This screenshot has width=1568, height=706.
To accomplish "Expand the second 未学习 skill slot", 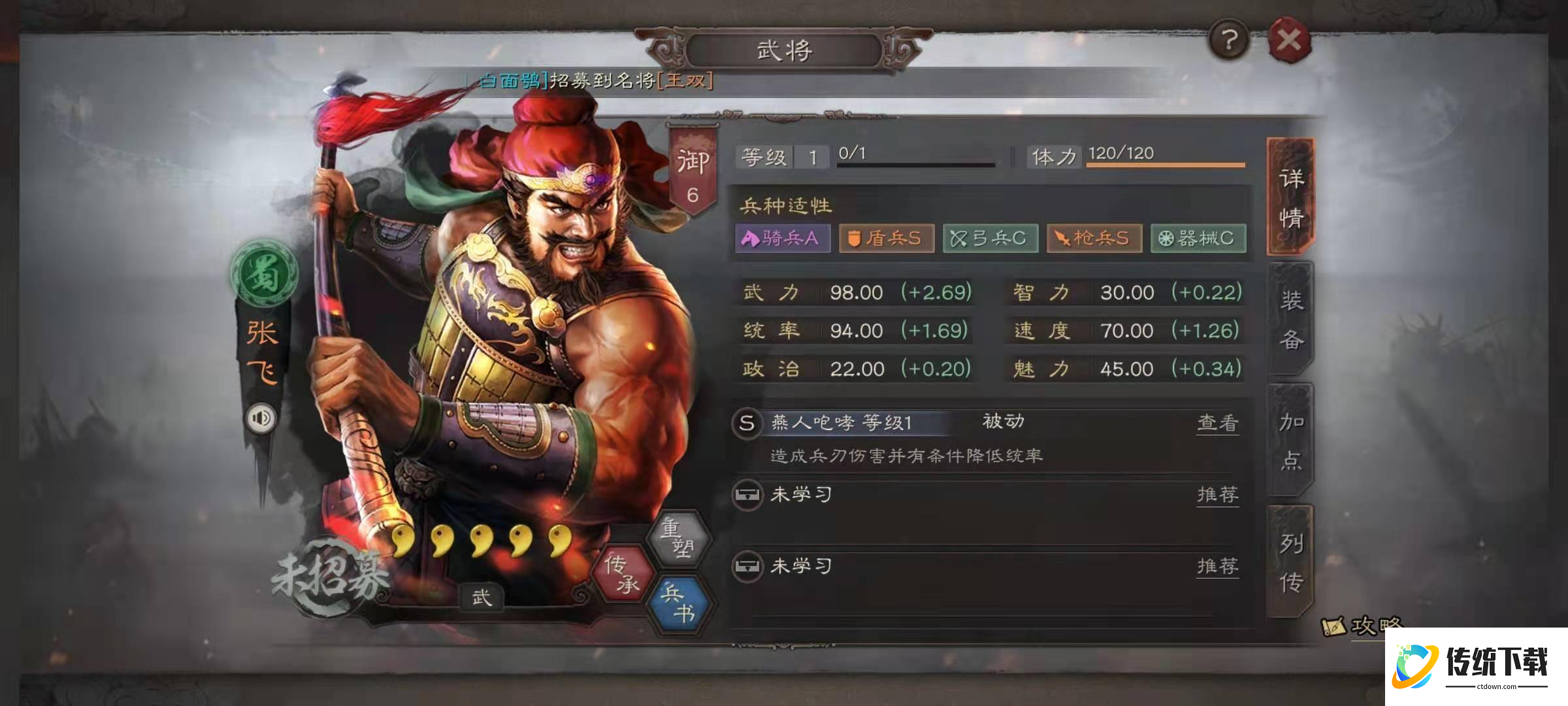I will [802, 567].
